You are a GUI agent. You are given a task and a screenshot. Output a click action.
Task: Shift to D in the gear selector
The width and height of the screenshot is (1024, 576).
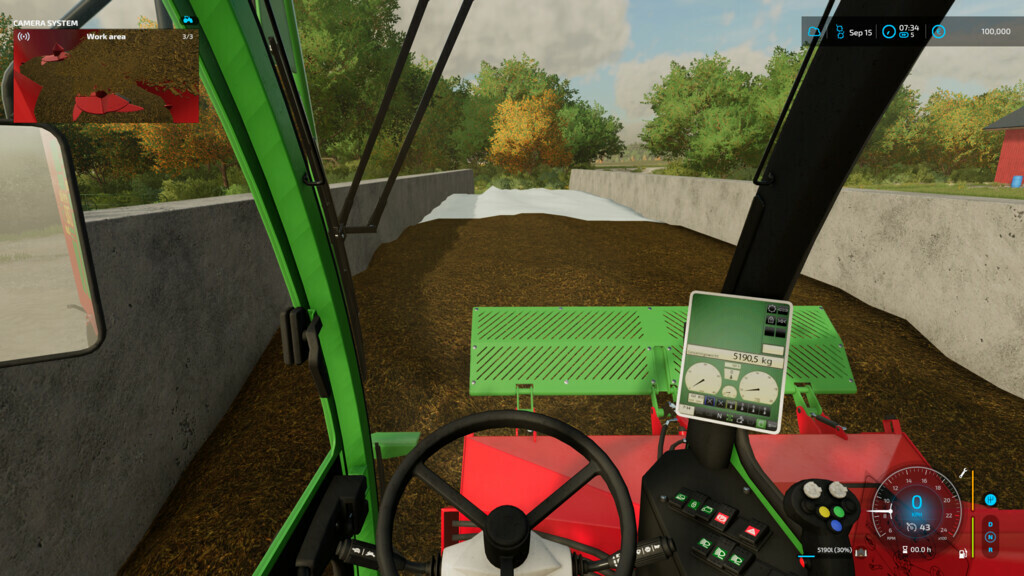990,524
